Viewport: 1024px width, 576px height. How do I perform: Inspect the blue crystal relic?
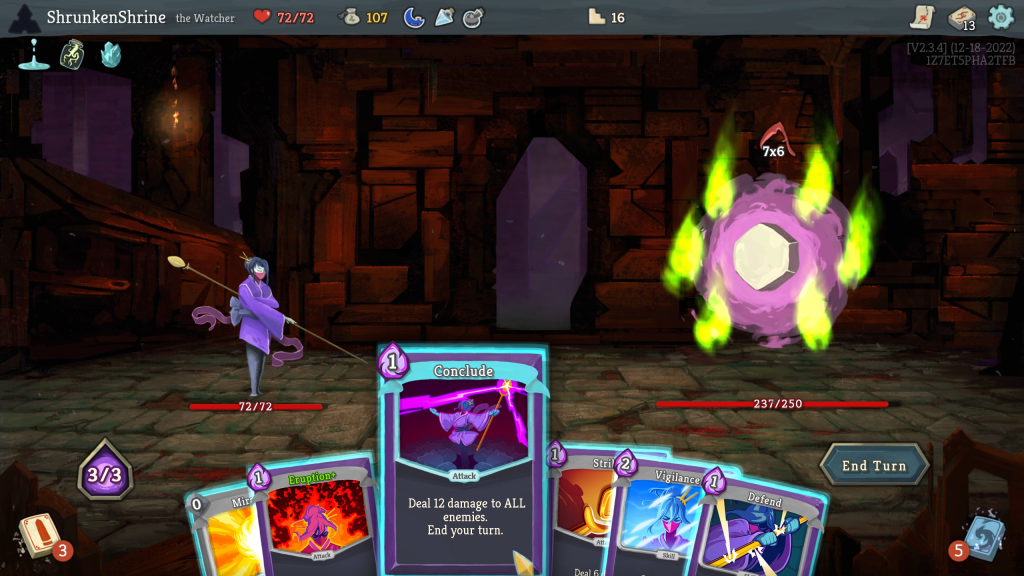pos(111,54)
